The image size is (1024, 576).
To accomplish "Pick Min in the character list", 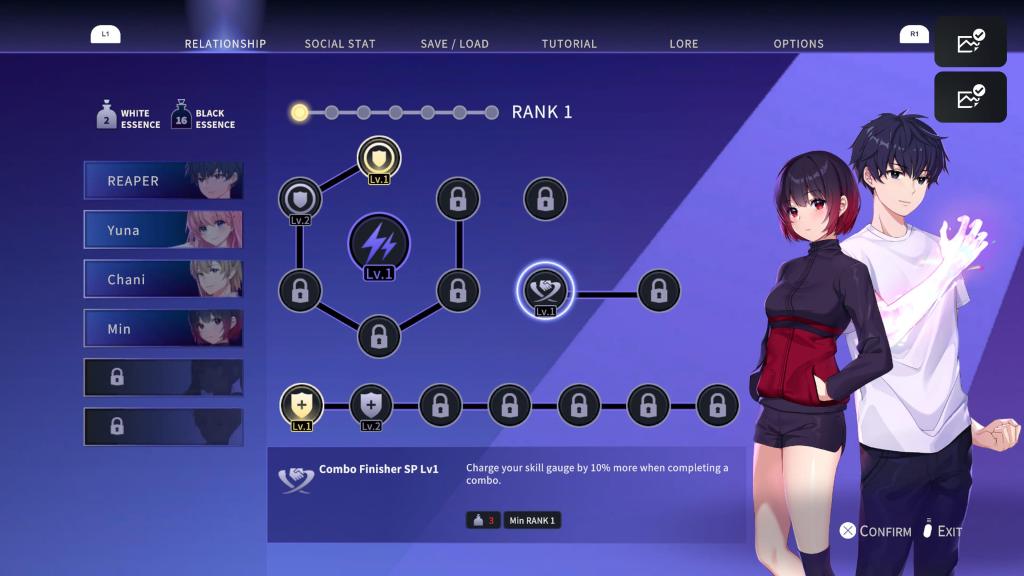I will click(x=163, y=329).
